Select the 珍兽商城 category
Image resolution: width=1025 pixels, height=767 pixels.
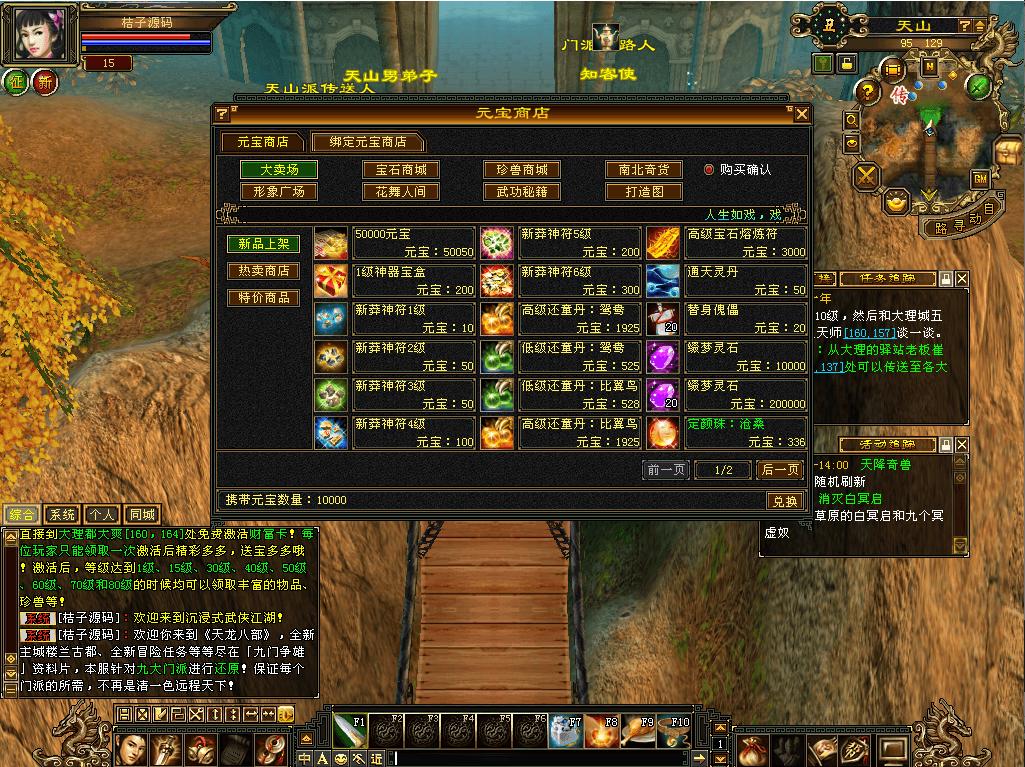(x=522, y=170)
